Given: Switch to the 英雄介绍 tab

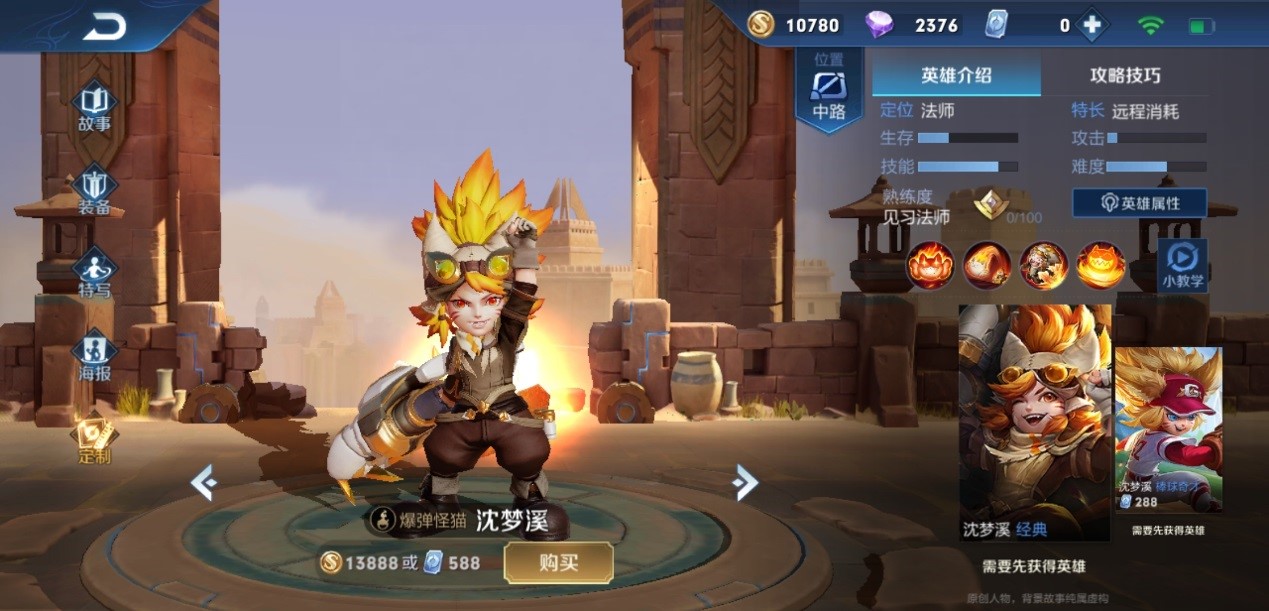Looking at the screenshot, I should tap(956, 75).
